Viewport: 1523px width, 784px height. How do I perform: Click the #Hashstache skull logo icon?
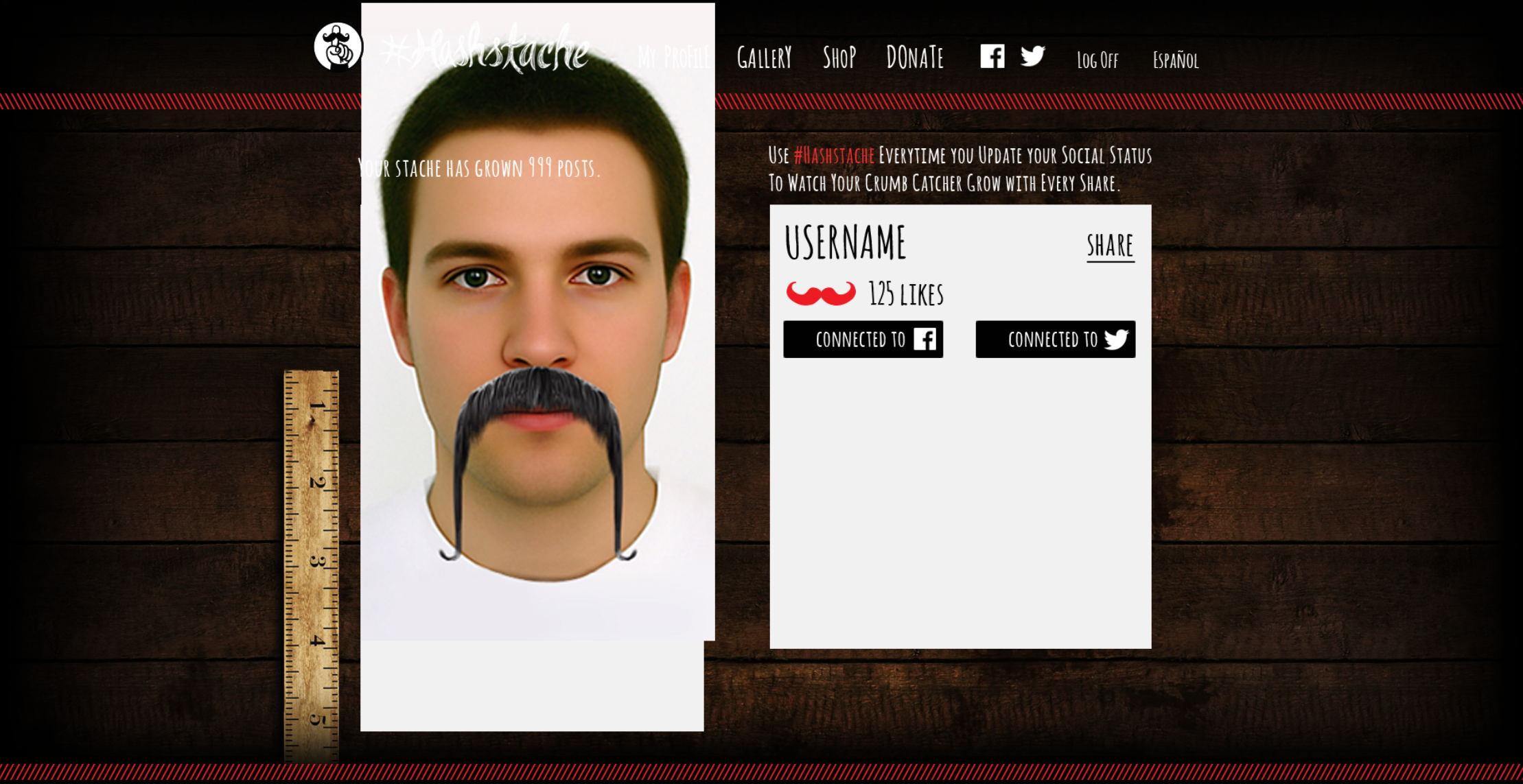click(x=338, y=48)
